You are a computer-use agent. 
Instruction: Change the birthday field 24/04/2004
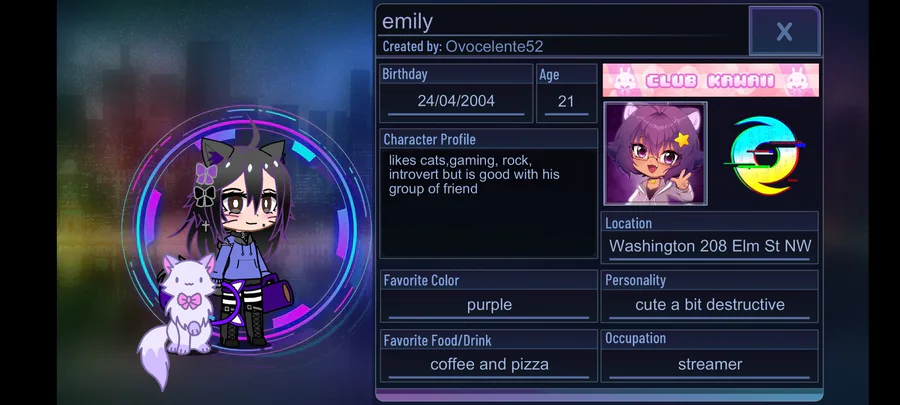click(x=456, y=101)
